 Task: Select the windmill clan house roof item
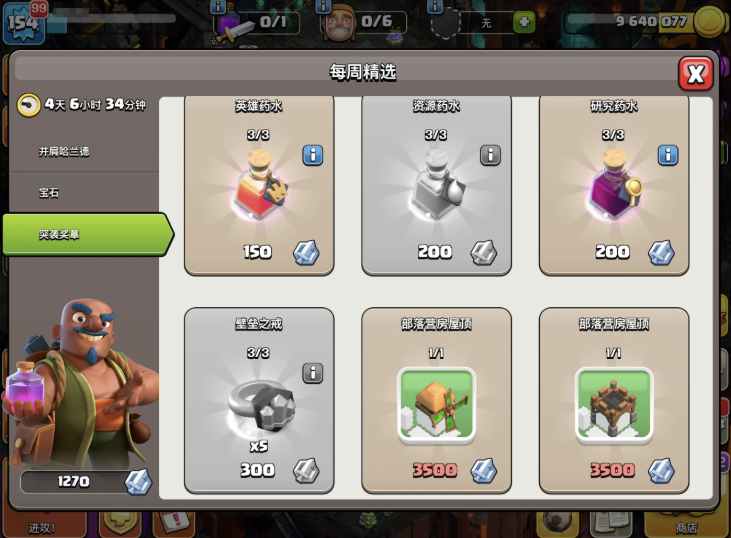point(435,400)
